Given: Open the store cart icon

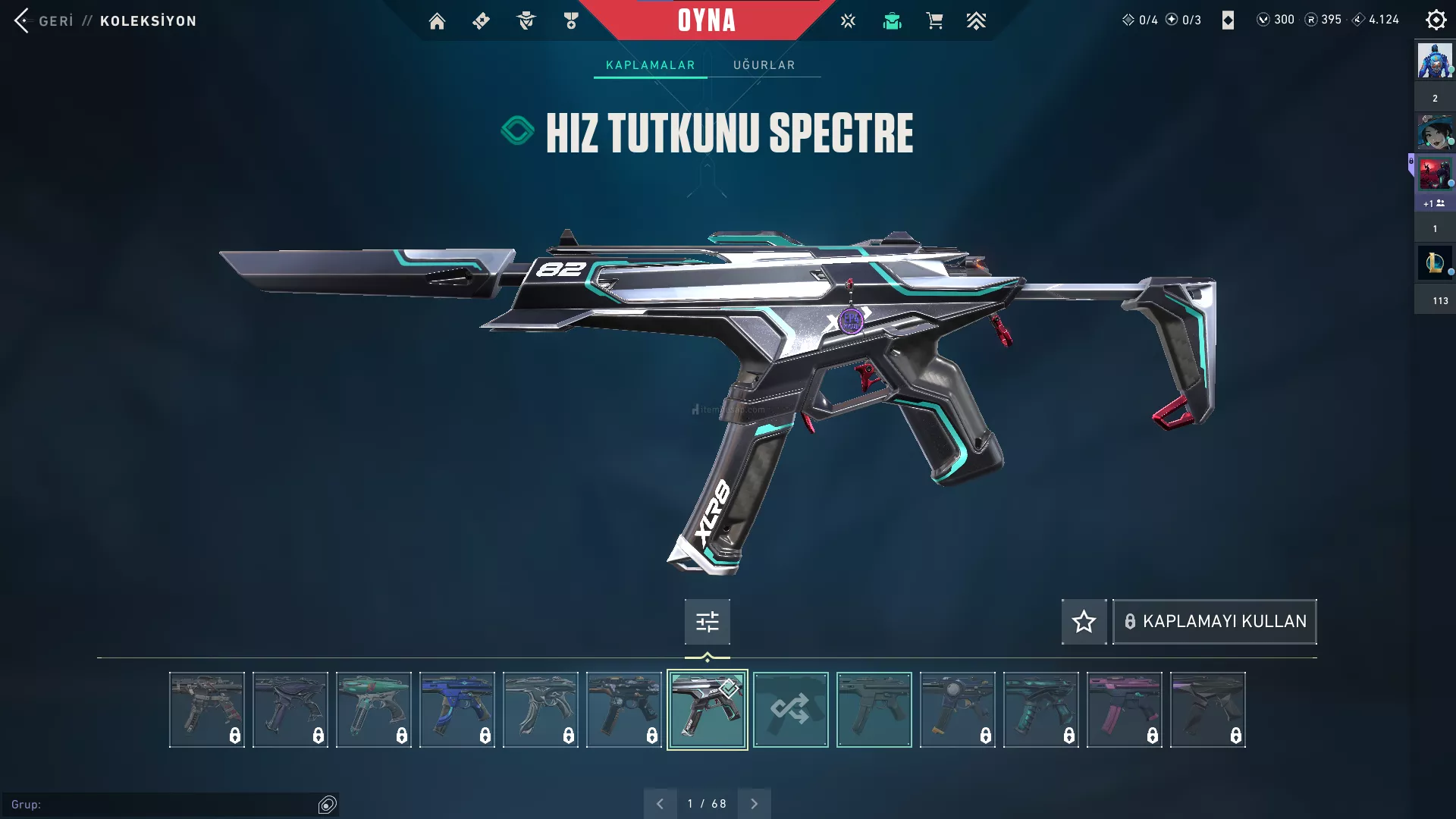Looking at the screenshot, I should [x=934, y=21].
